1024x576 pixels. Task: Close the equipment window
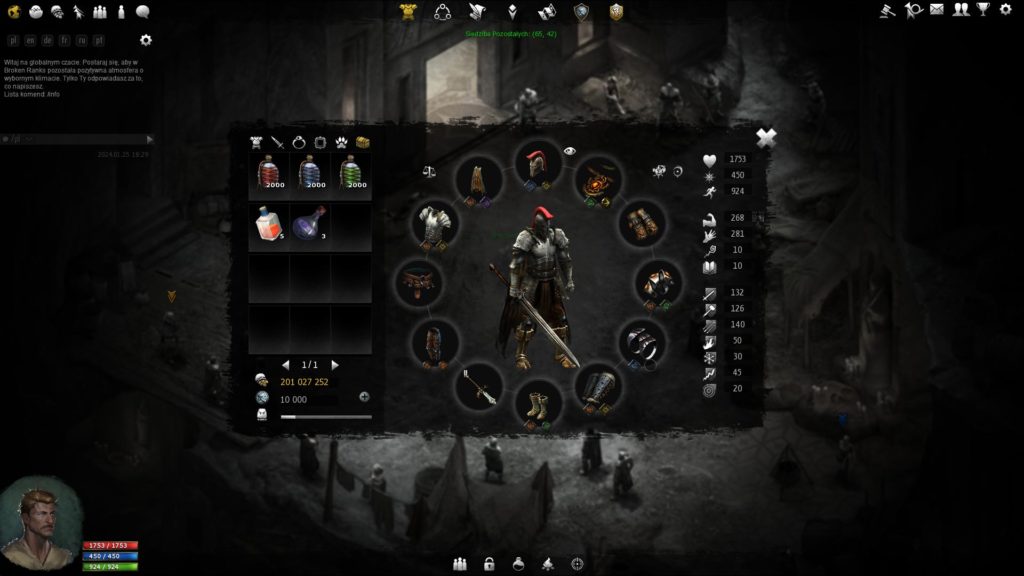coord(766,138)
